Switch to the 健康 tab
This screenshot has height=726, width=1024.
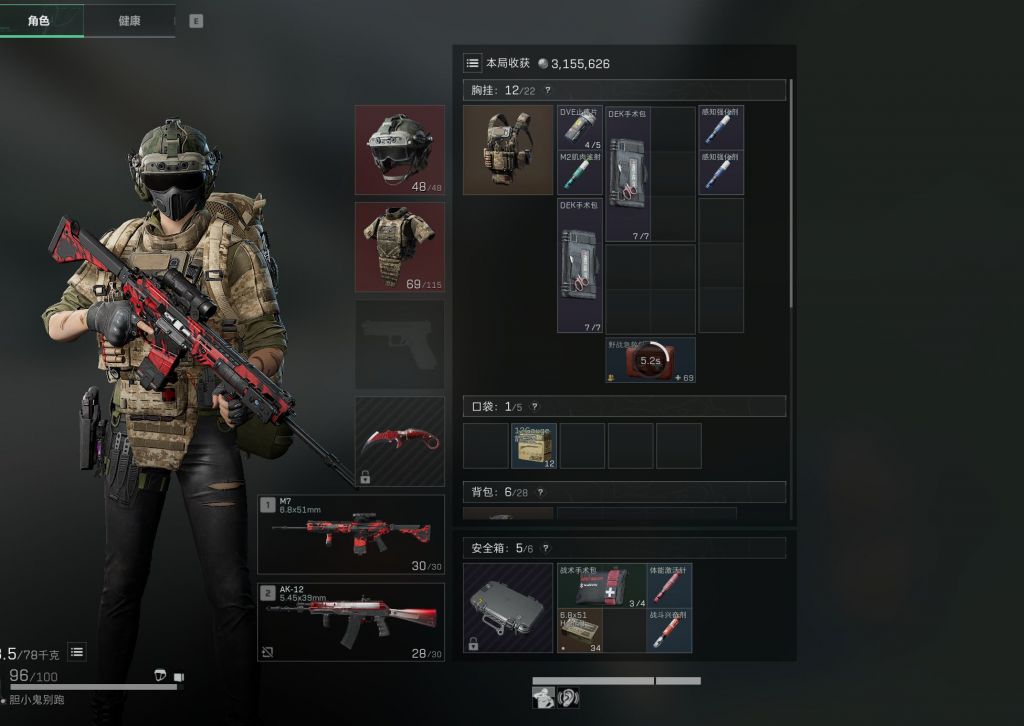[129, 21]
